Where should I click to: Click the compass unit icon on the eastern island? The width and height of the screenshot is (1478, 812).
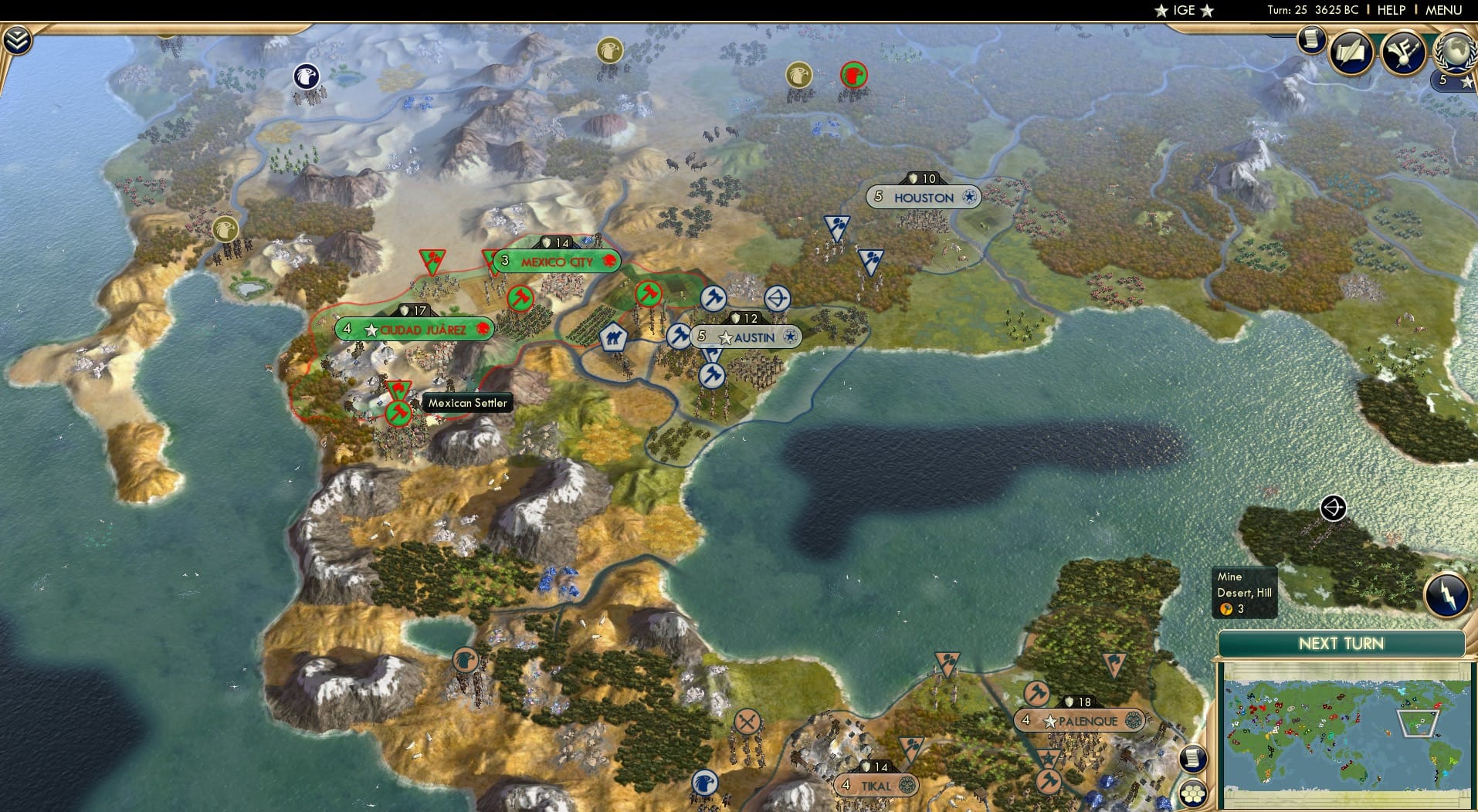[1332, 508]
